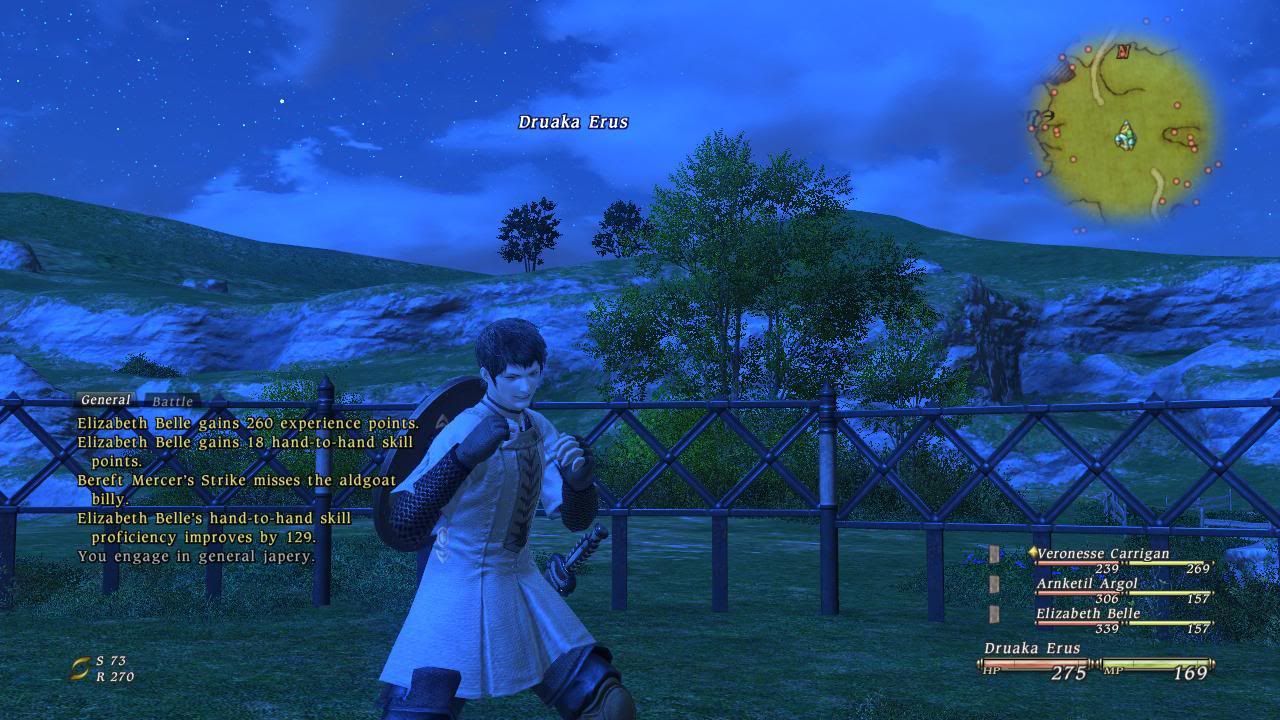Image resolution: width=1280 pixels, height=720 pixels.
Task: Click a red enemy dot on the minimap
Action: tap(1177, 104)
